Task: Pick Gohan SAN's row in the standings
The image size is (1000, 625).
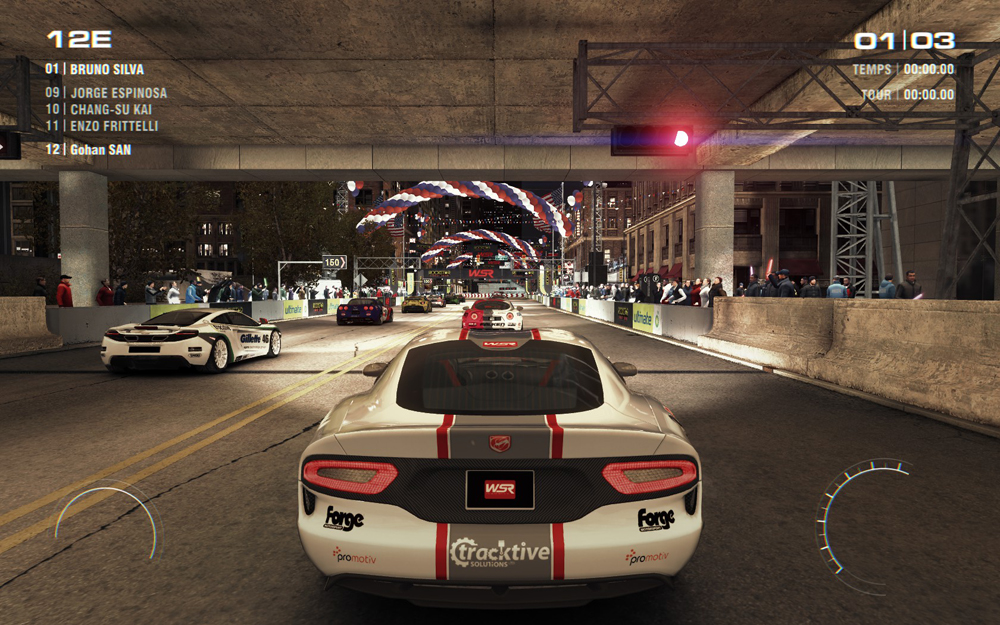Action: (88, 150)
